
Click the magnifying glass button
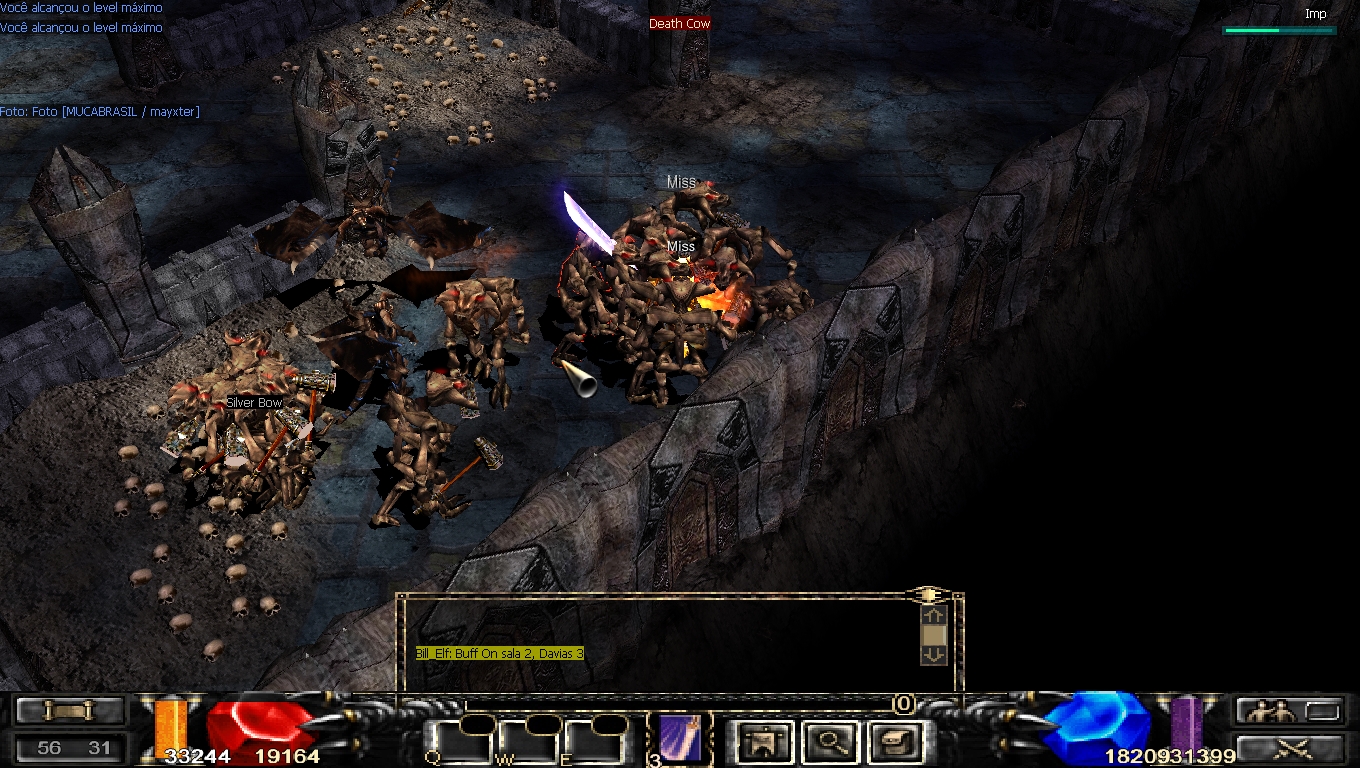(829, 742)
